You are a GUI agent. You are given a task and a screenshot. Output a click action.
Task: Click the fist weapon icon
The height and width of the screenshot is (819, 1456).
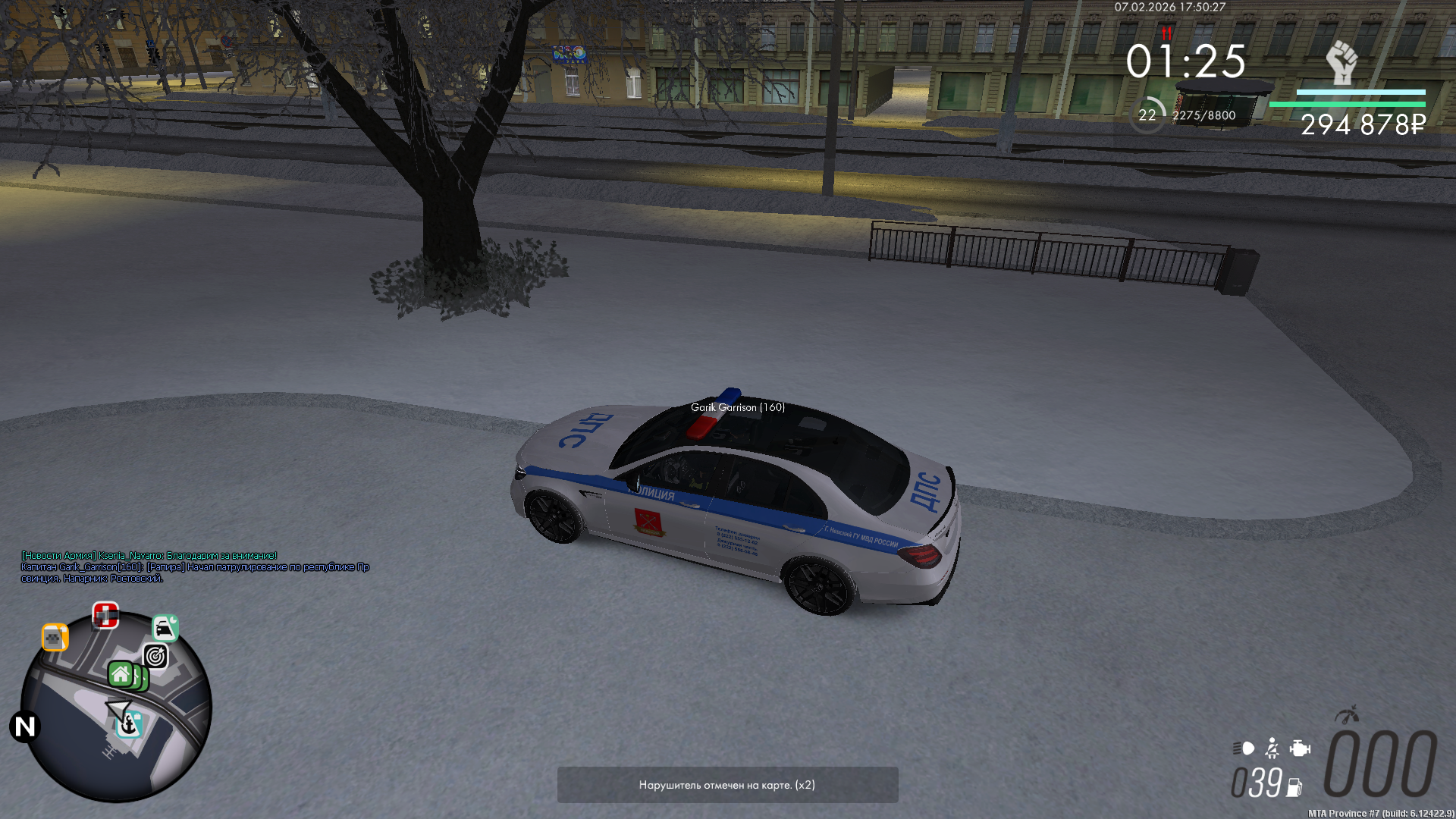point(1341,62)
